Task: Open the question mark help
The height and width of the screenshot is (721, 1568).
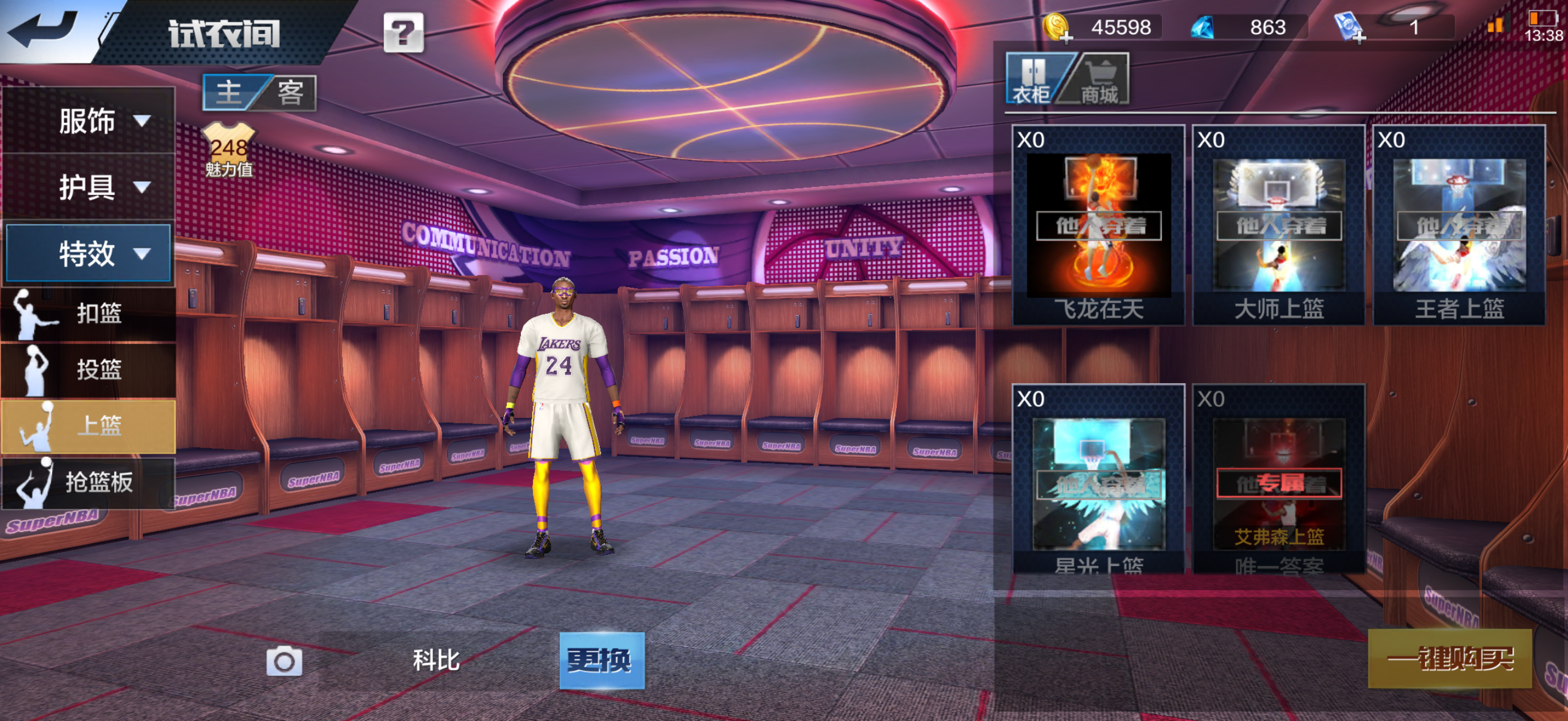Action: [403, 33]
